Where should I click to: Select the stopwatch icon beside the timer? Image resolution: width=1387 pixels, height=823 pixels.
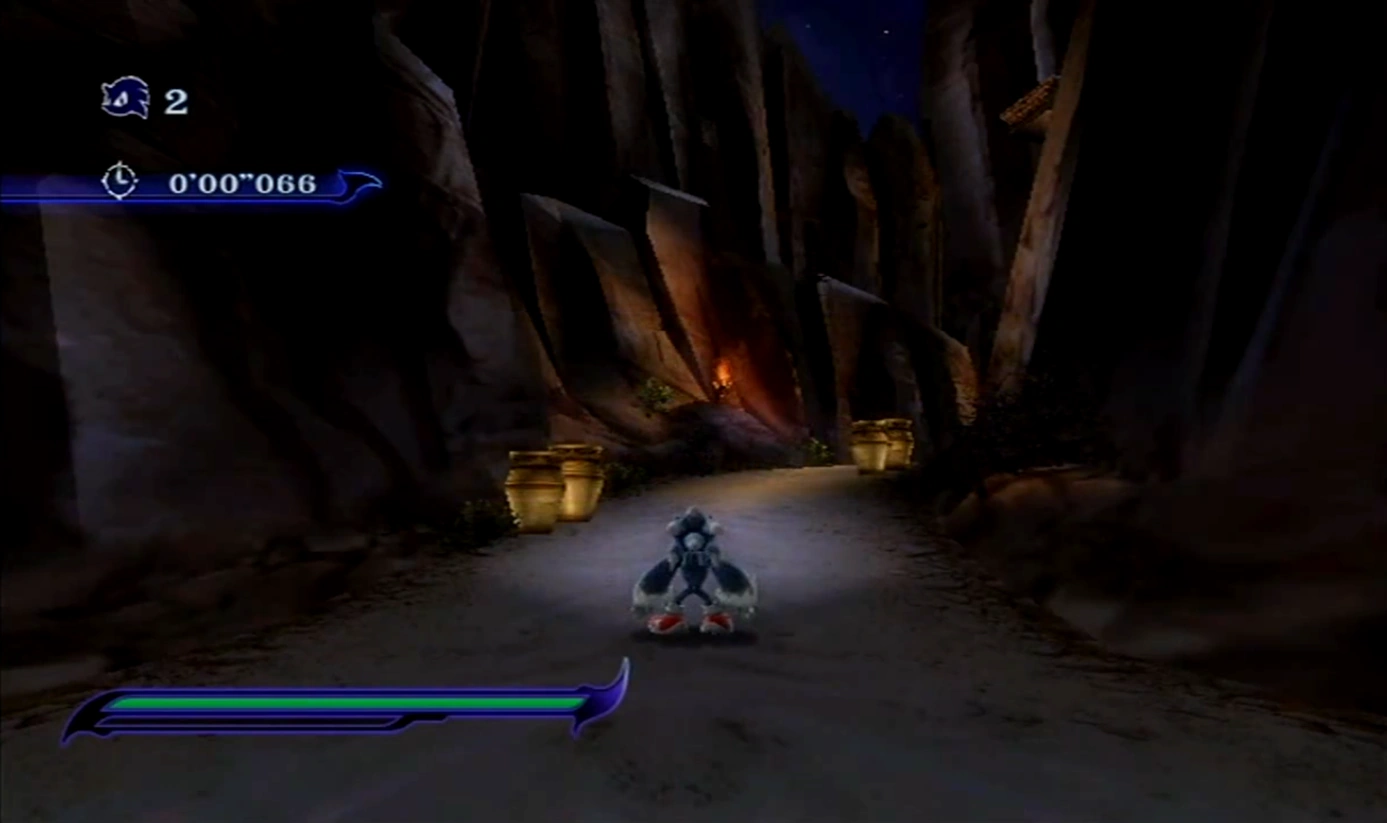click(119, 181)
